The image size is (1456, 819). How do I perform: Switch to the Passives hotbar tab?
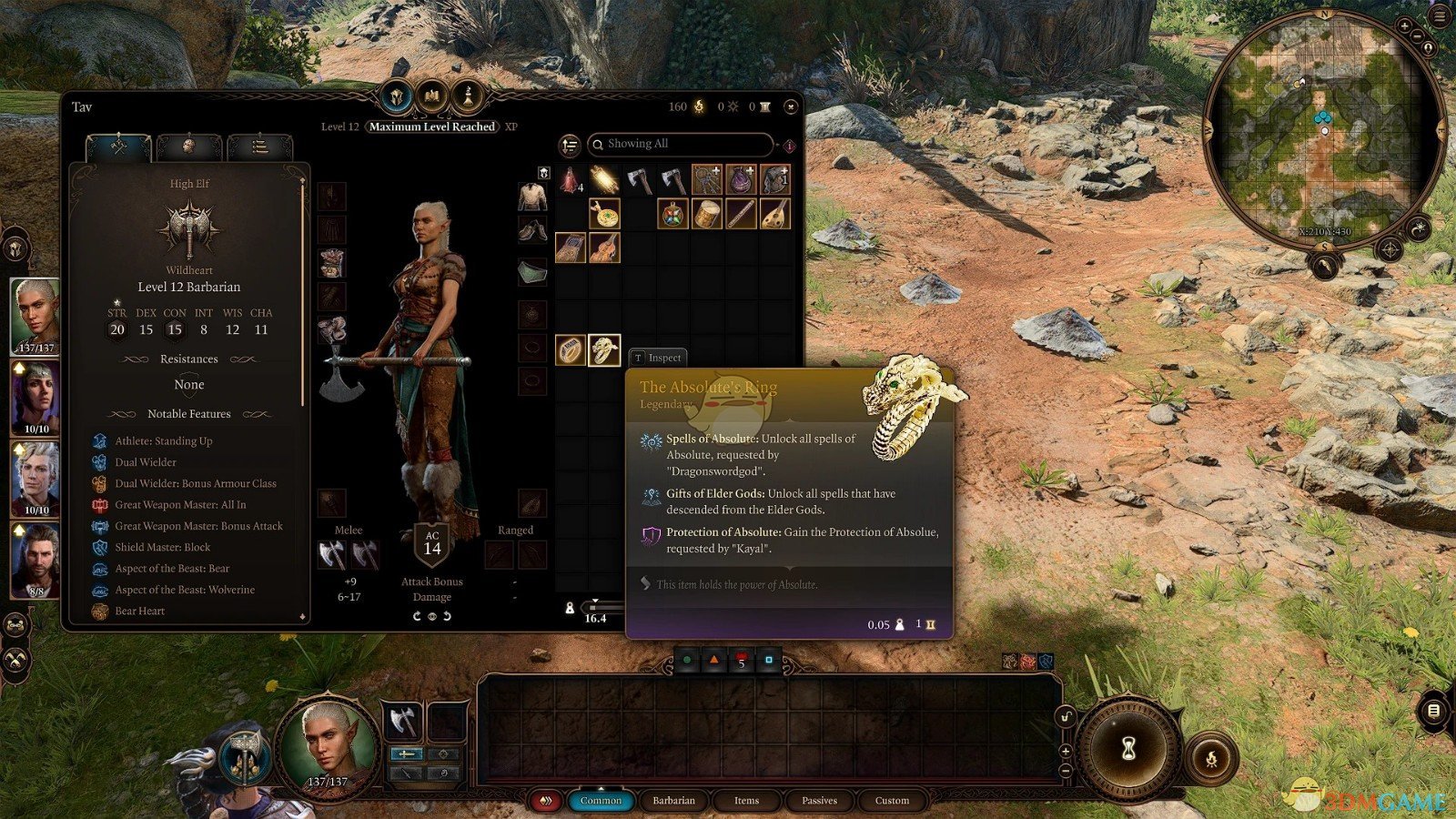click(x=817, y=800)
